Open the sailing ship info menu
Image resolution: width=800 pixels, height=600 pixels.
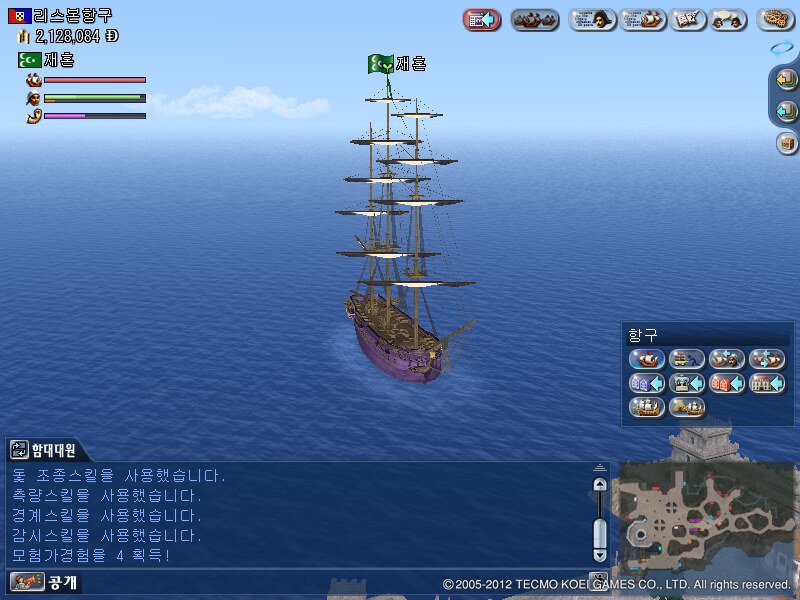point(643,19)
